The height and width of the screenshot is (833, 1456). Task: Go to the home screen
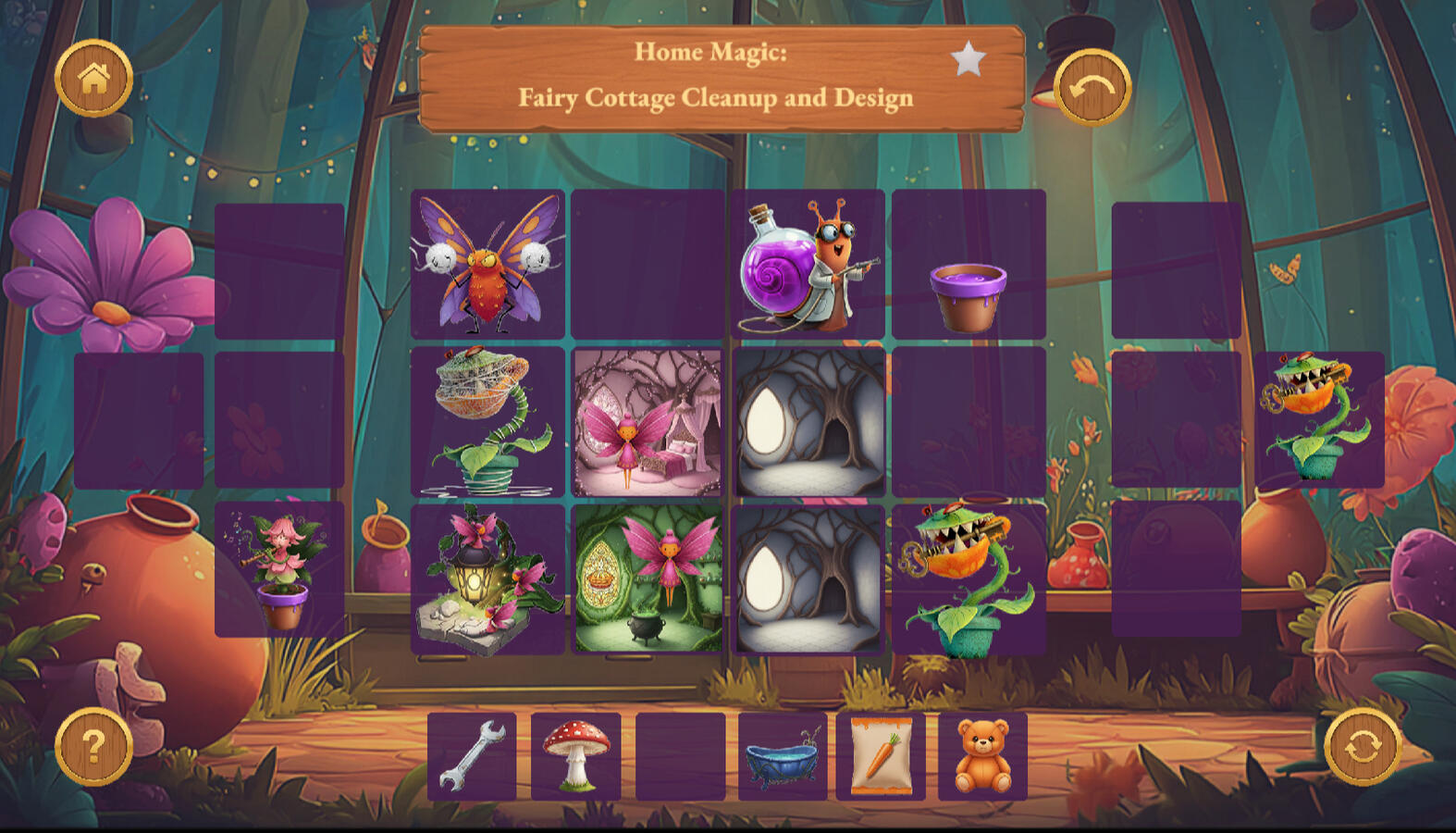click(93, 79)
